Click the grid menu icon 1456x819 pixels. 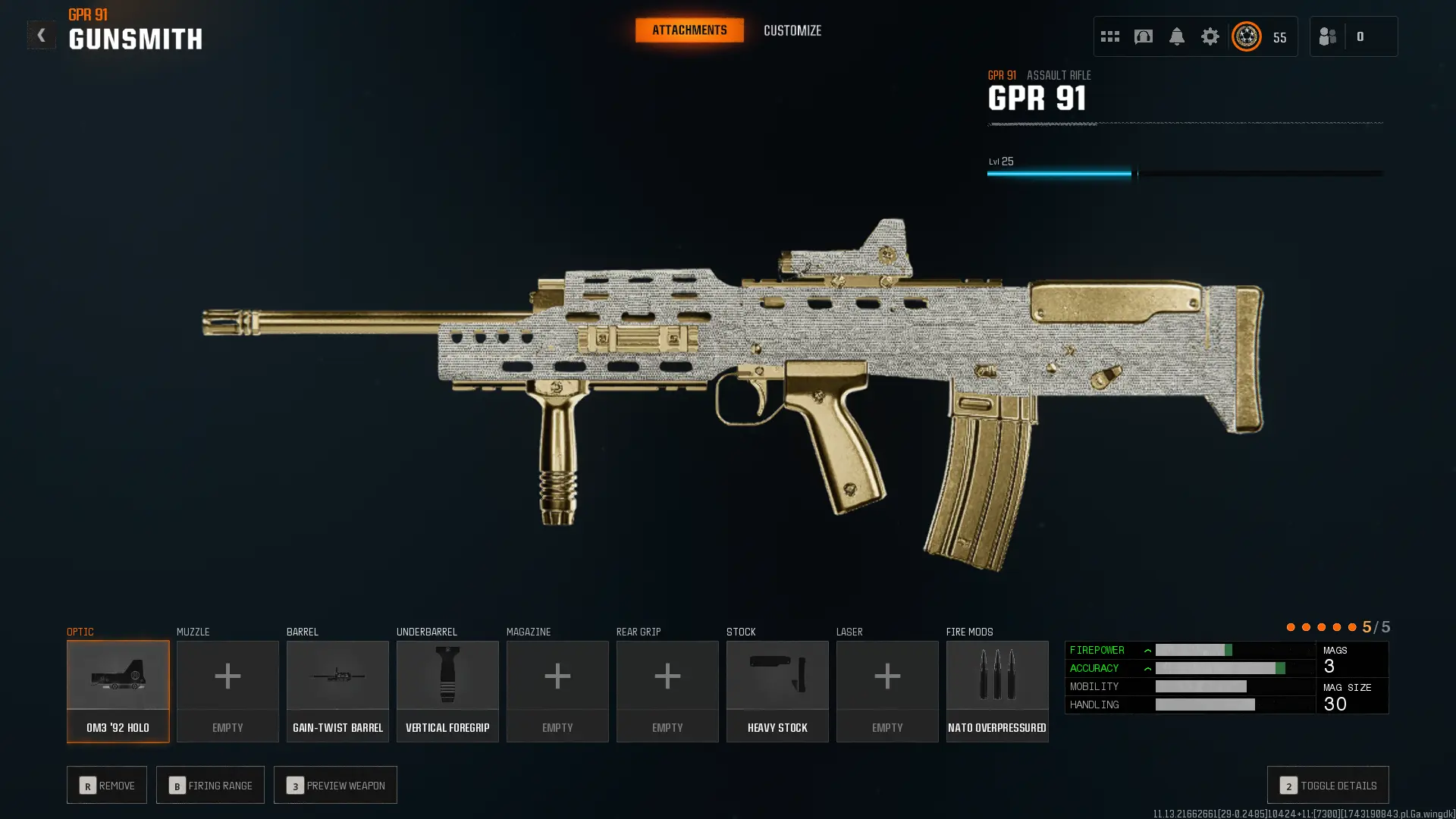(x=1109, y=36)
